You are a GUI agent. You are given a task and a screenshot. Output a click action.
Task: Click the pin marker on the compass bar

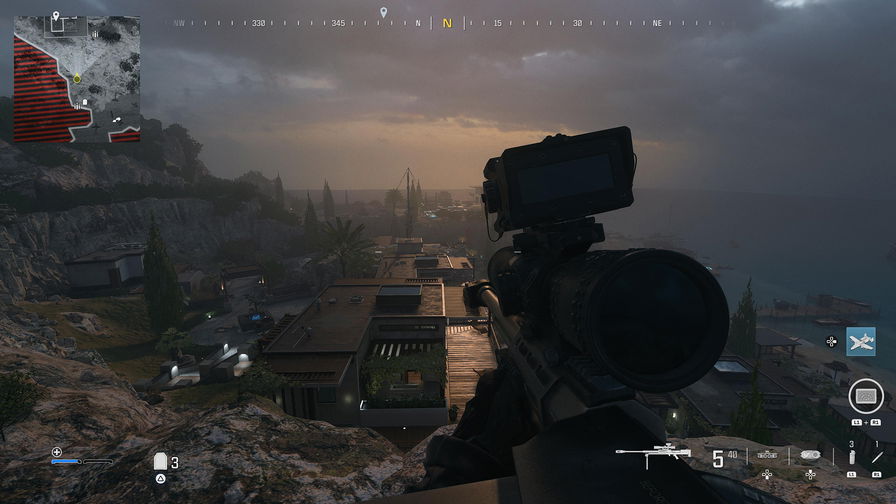coord(383,13)
